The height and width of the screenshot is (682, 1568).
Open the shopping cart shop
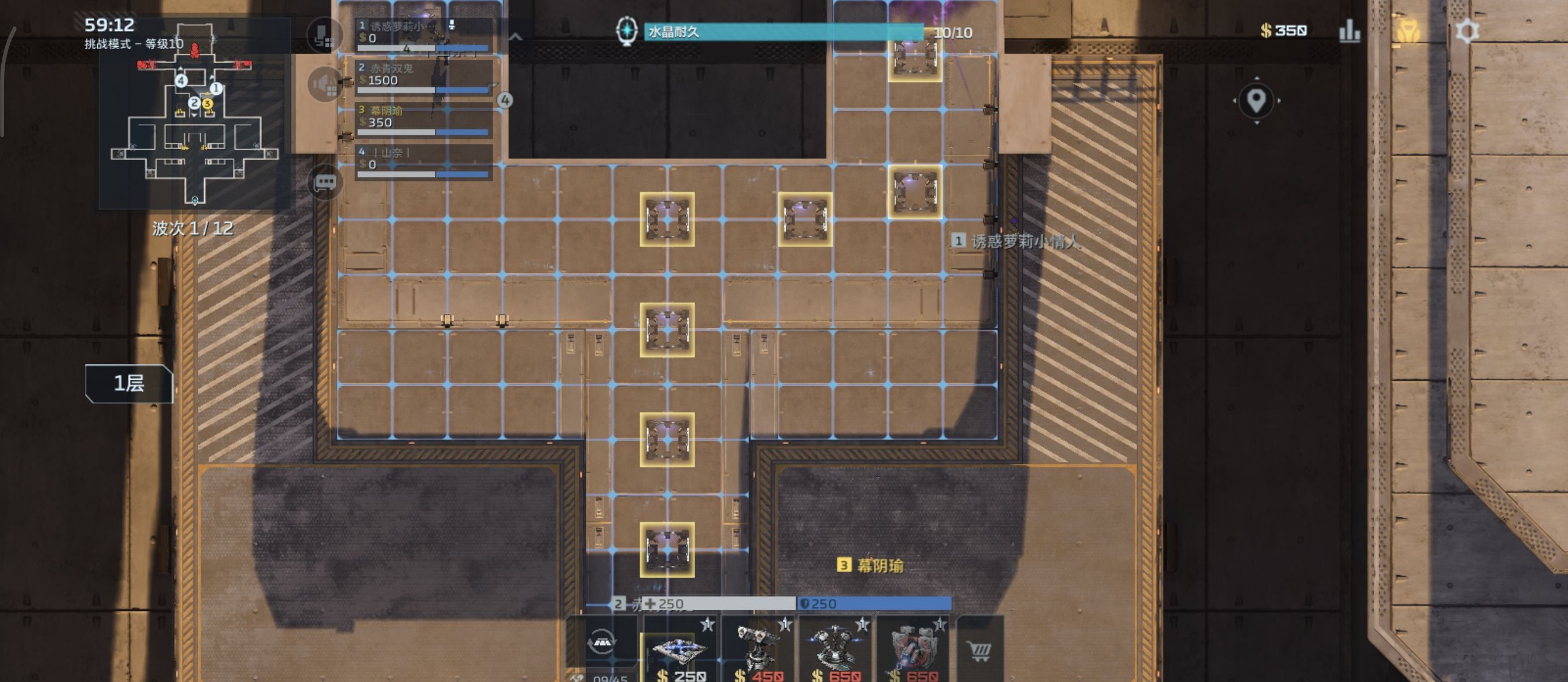pos(979,651)
